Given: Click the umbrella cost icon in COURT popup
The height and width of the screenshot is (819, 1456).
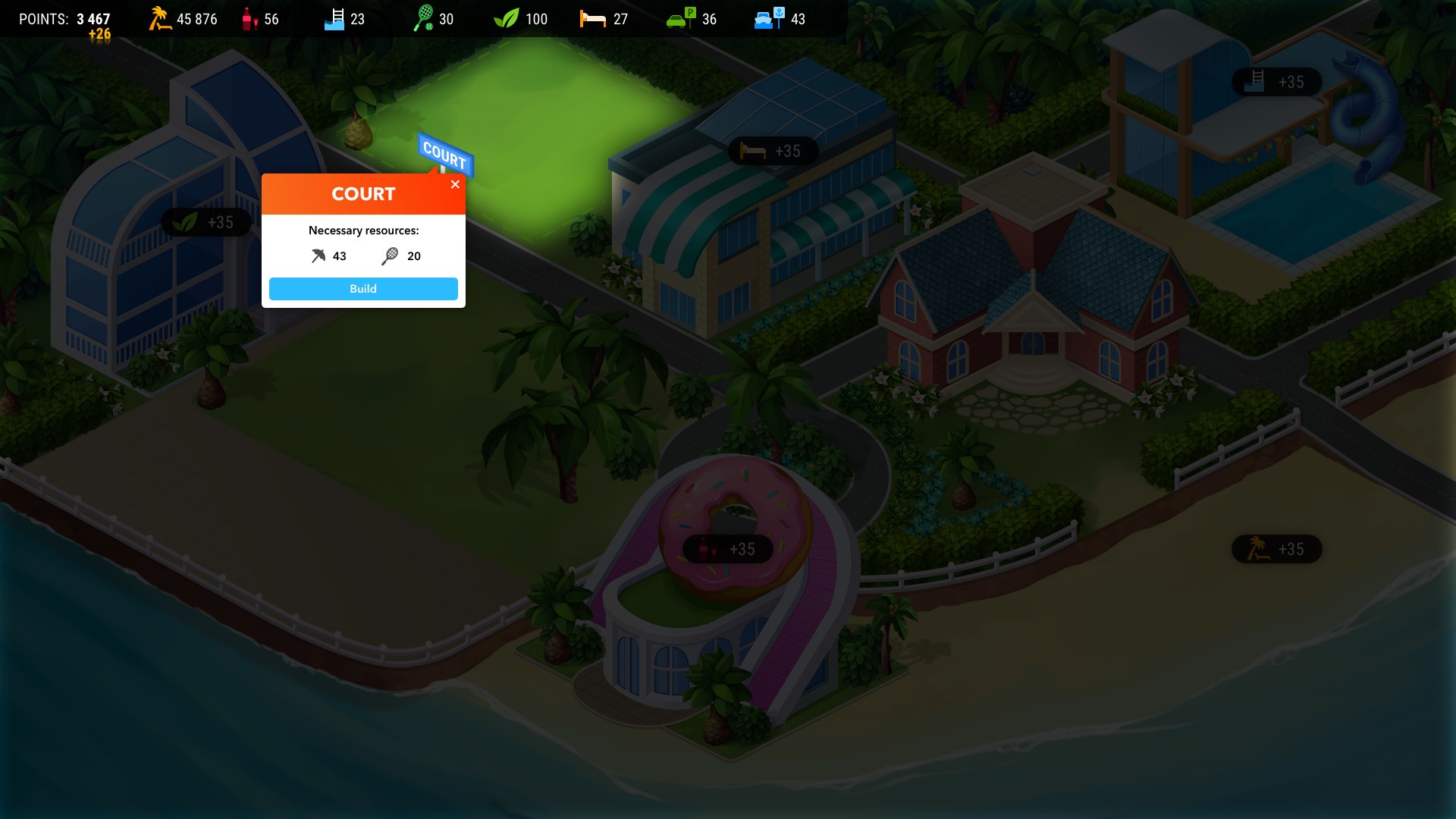Looking at the screenshot, I should (318, 256).
